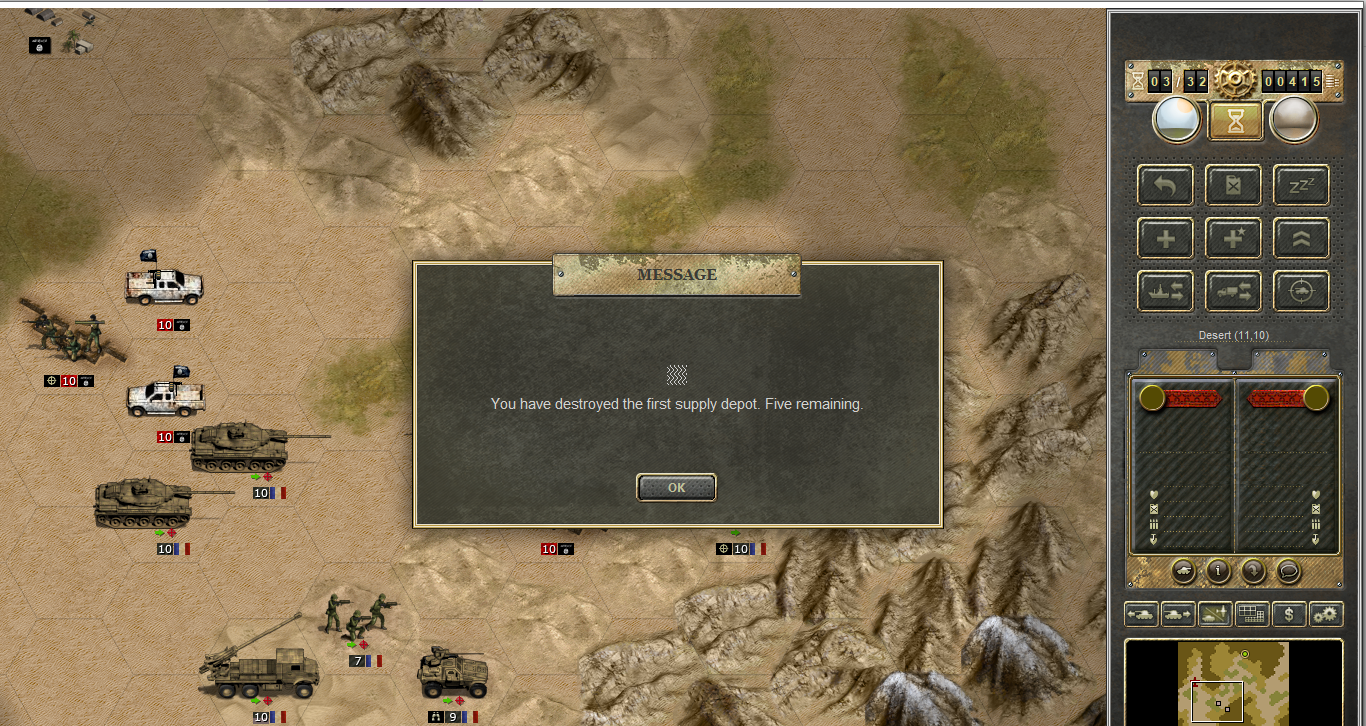Image resolution: width=1366 pixels, height=726 pixels.
Task: Open the speech bubble message log
Action: pos(1288,571)
